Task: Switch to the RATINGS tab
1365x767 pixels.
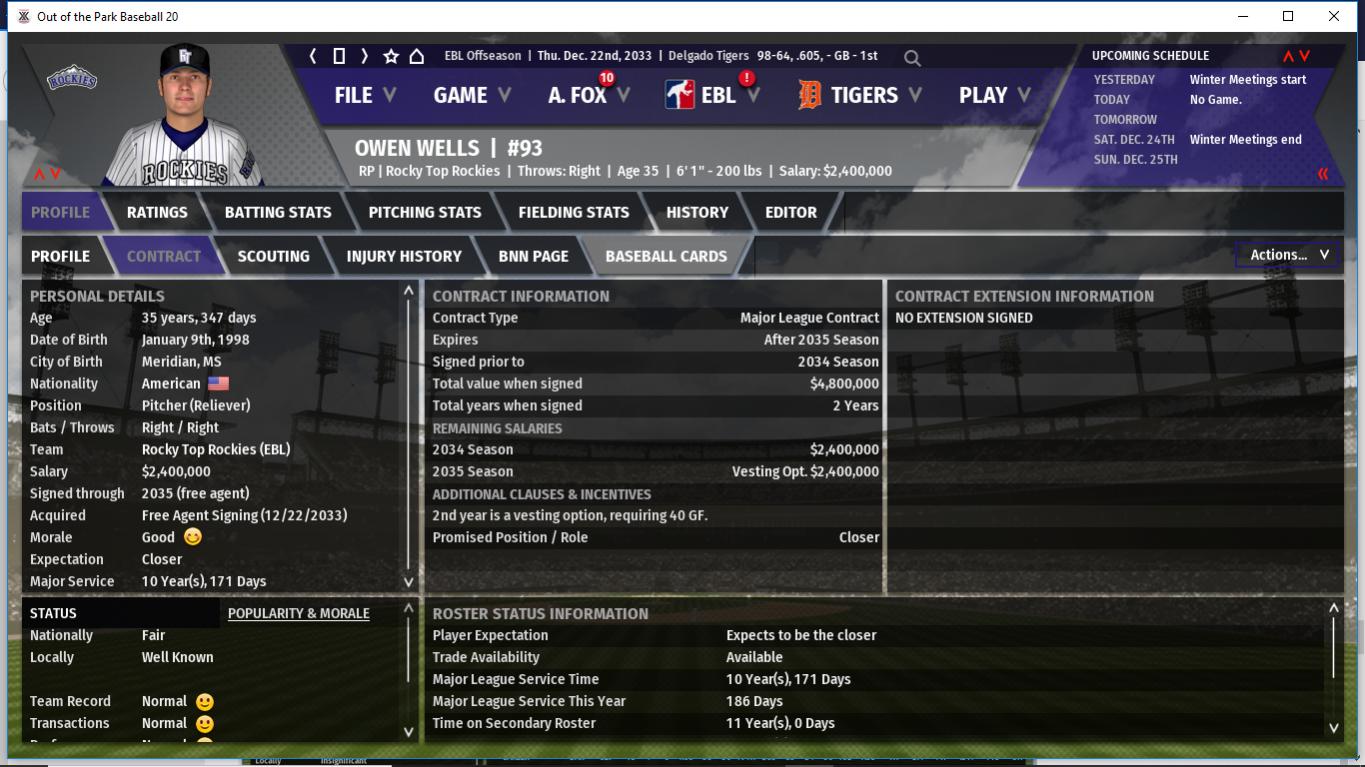Action: [x=157, y=212]
